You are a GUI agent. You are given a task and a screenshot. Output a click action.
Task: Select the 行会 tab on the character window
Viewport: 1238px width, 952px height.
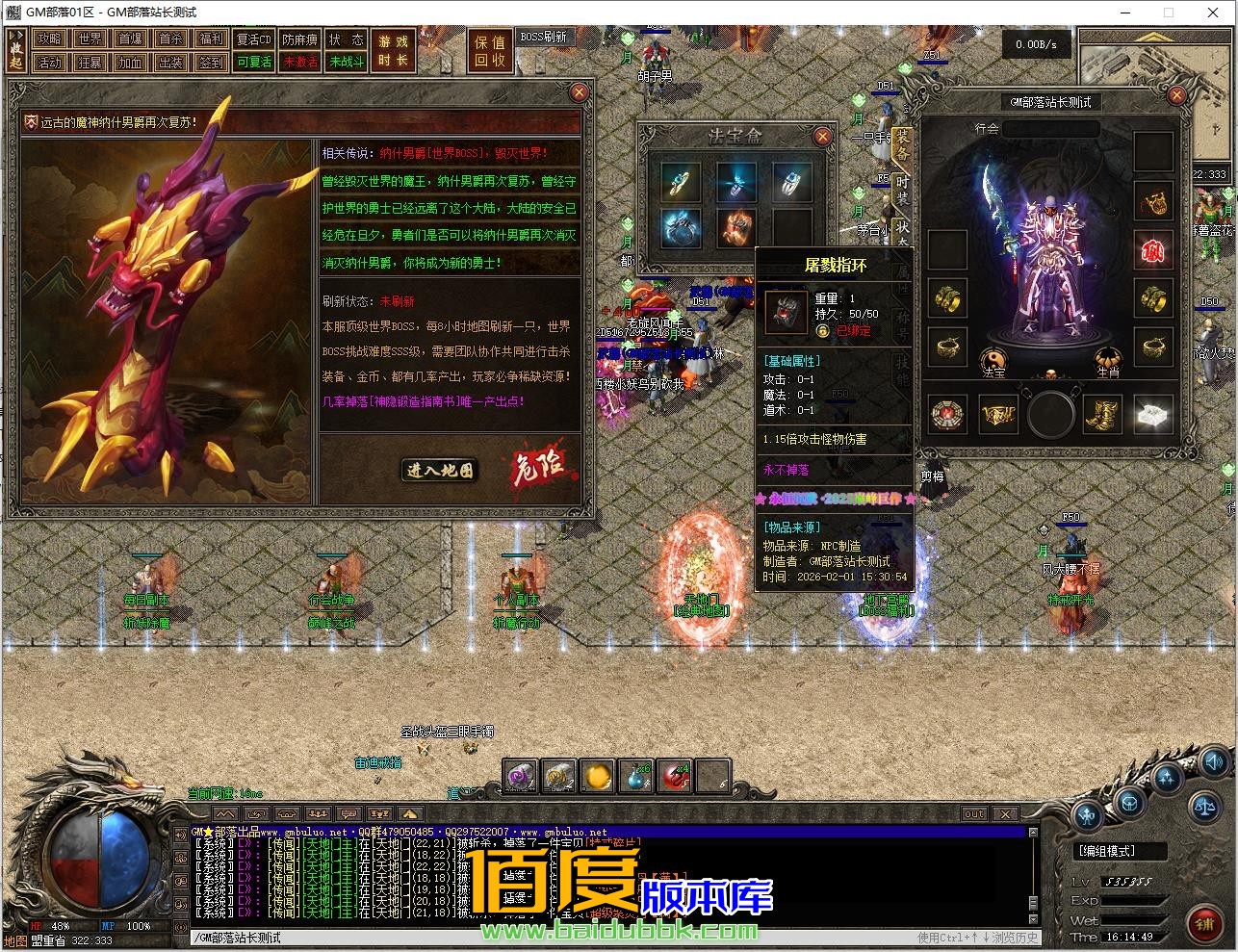[988, 129]
